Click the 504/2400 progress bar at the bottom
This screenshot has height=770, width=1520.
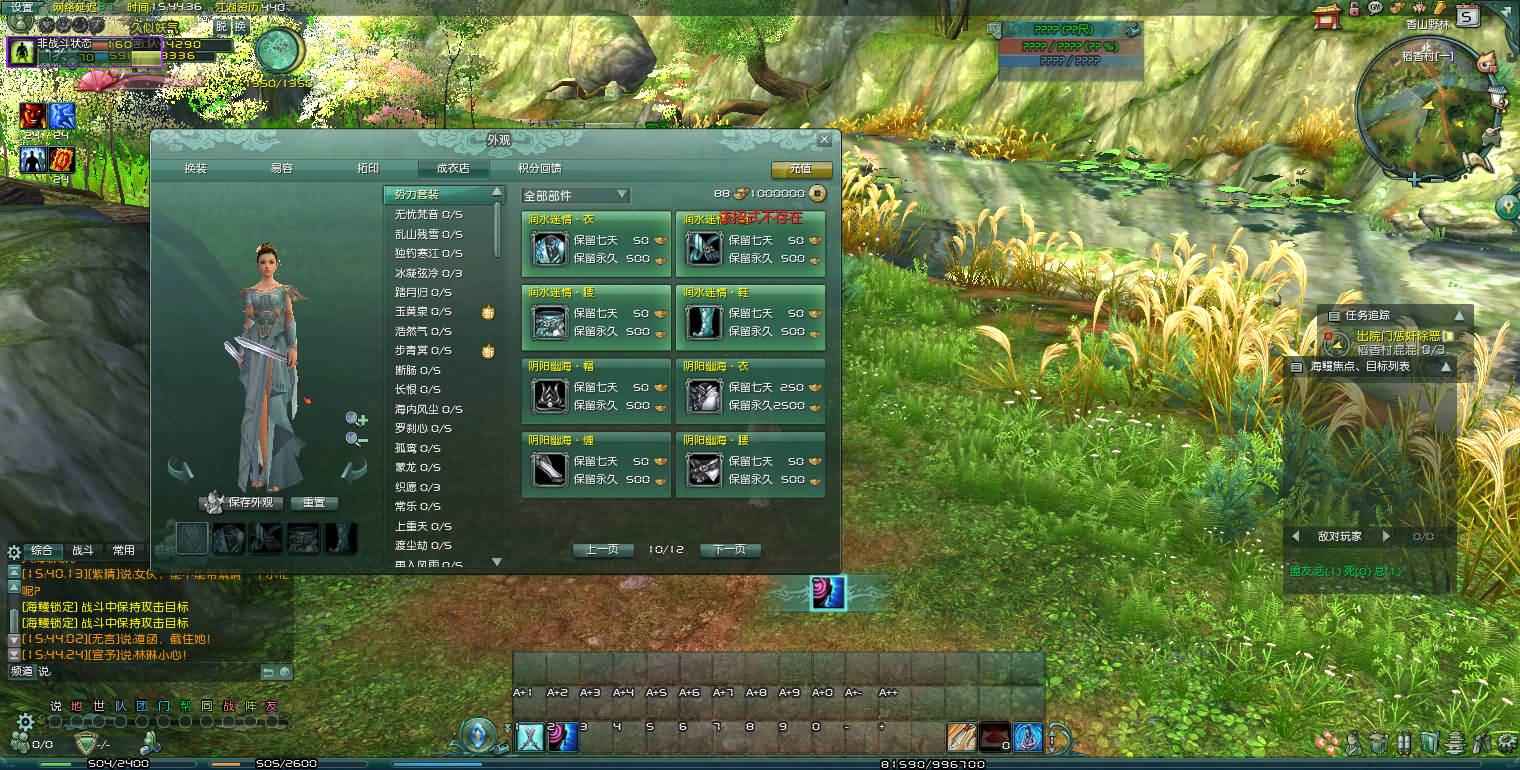click(118, 763)
